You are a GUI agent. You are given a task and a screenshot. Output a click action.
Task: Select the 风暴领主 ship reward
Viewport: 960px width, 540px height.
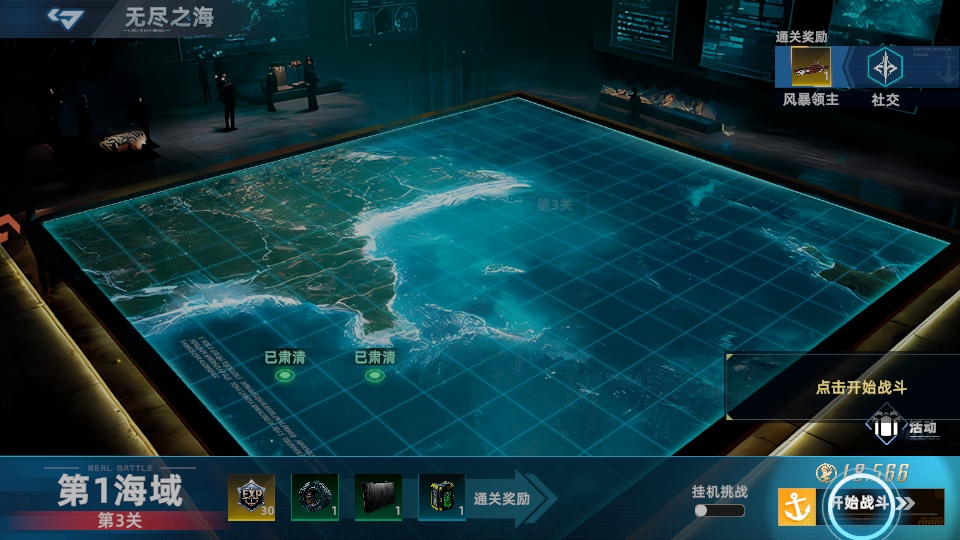(811, 67)
